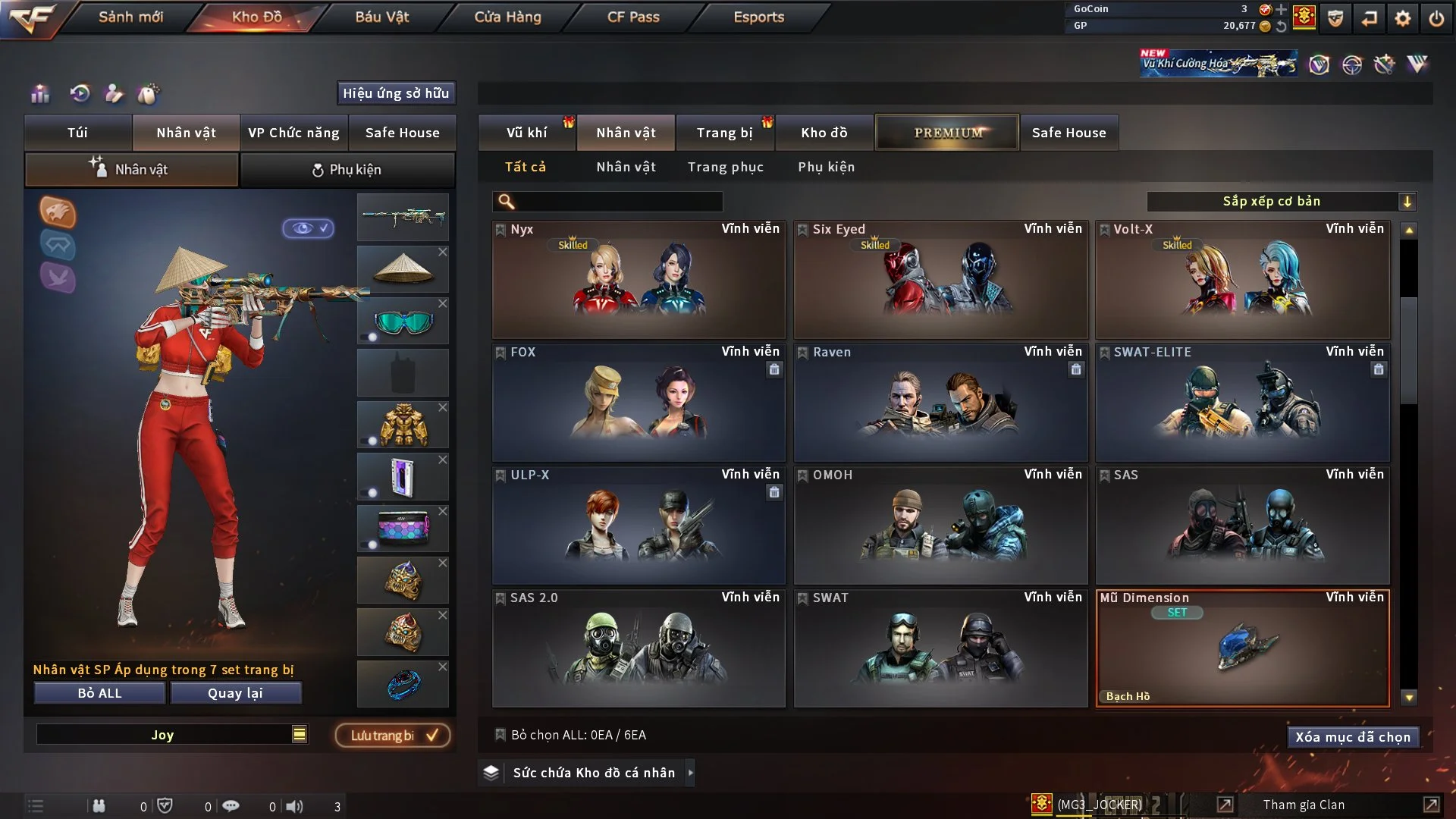This screenshot has height=819, width=1456.
Task: Go to Sảnh mới lobby
Action: [130, 17]
